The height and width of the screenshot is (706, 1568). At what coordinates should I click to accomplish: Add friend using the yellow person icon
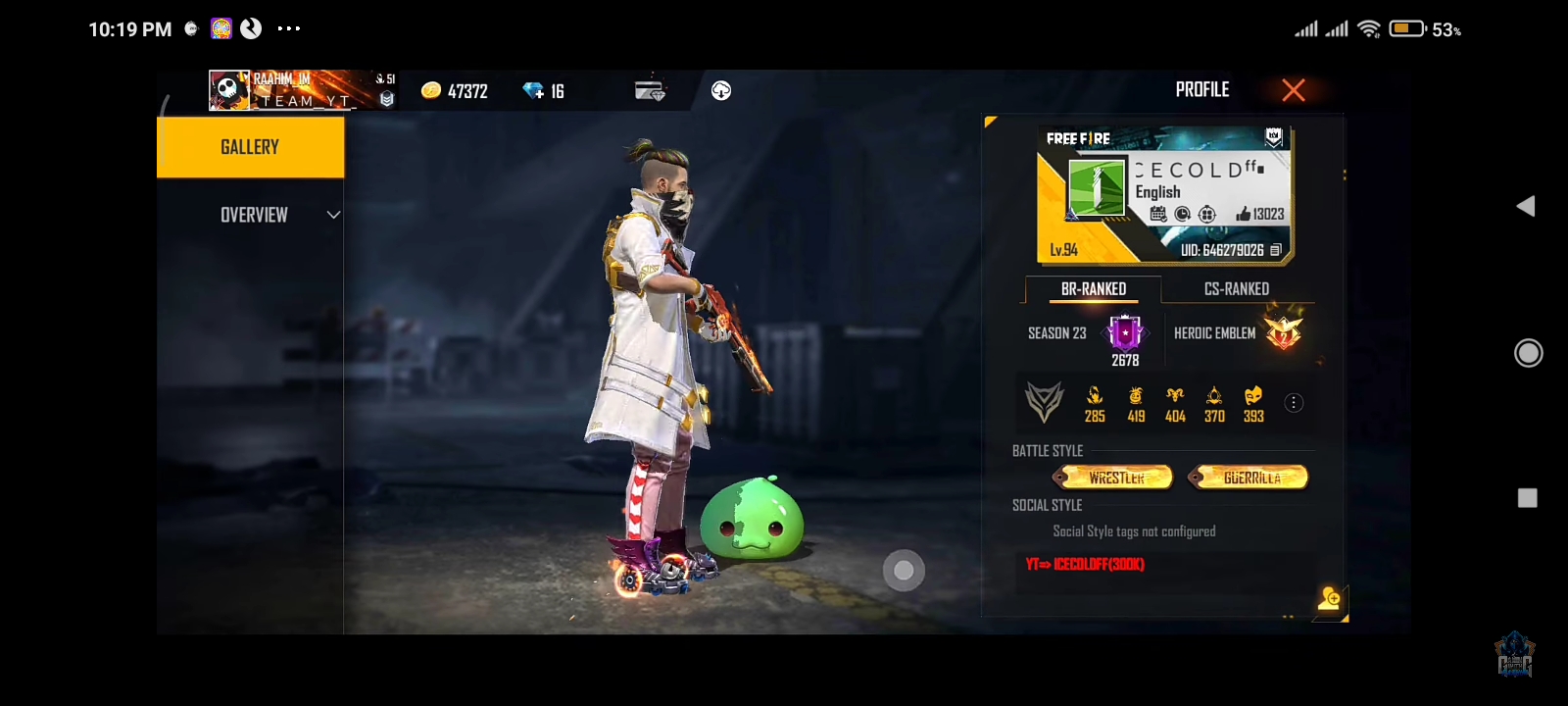tap(1330, 599)
